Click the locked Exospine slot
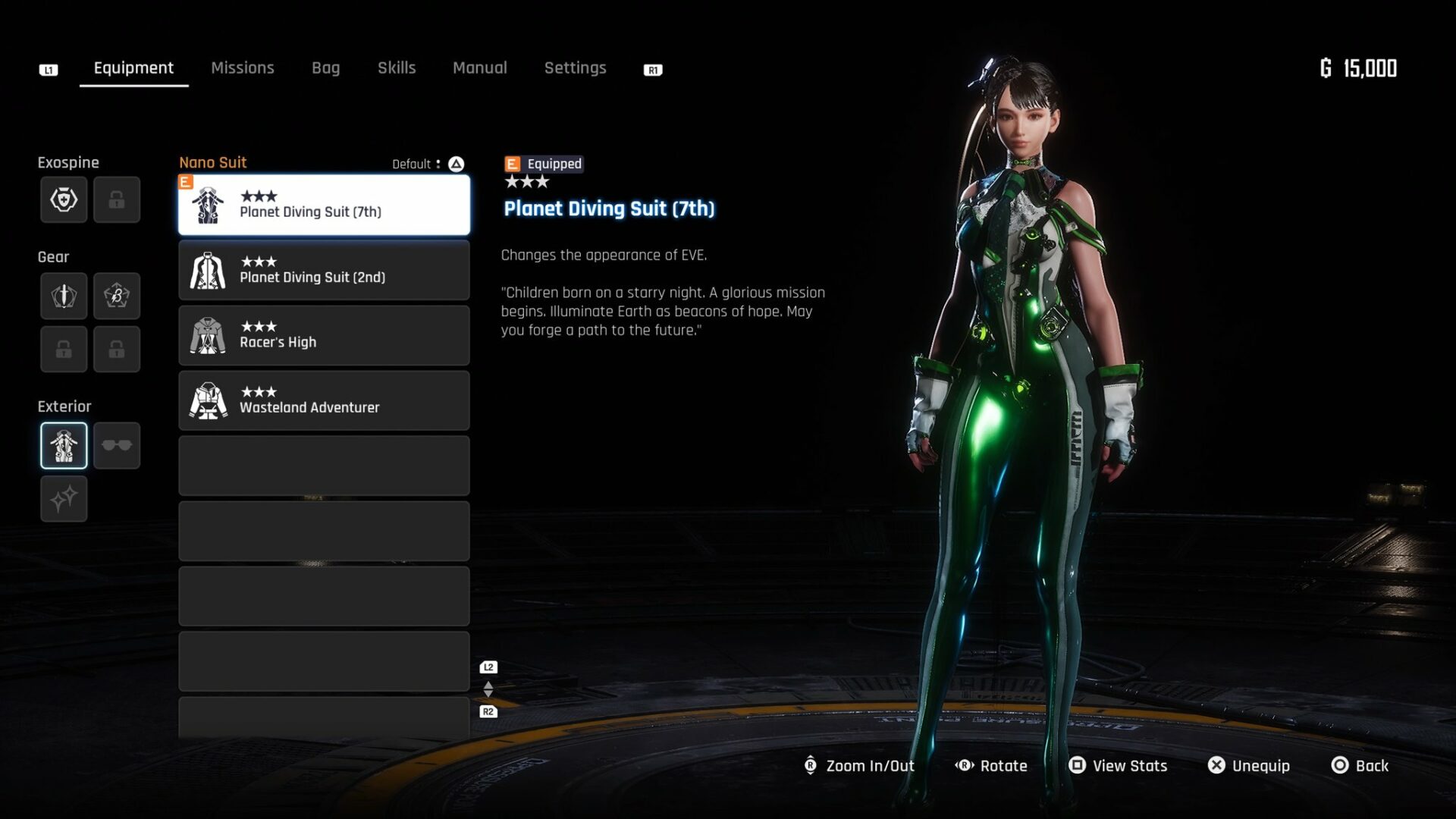Viewport: 1456px width, 819px height. tap(117, 199)
